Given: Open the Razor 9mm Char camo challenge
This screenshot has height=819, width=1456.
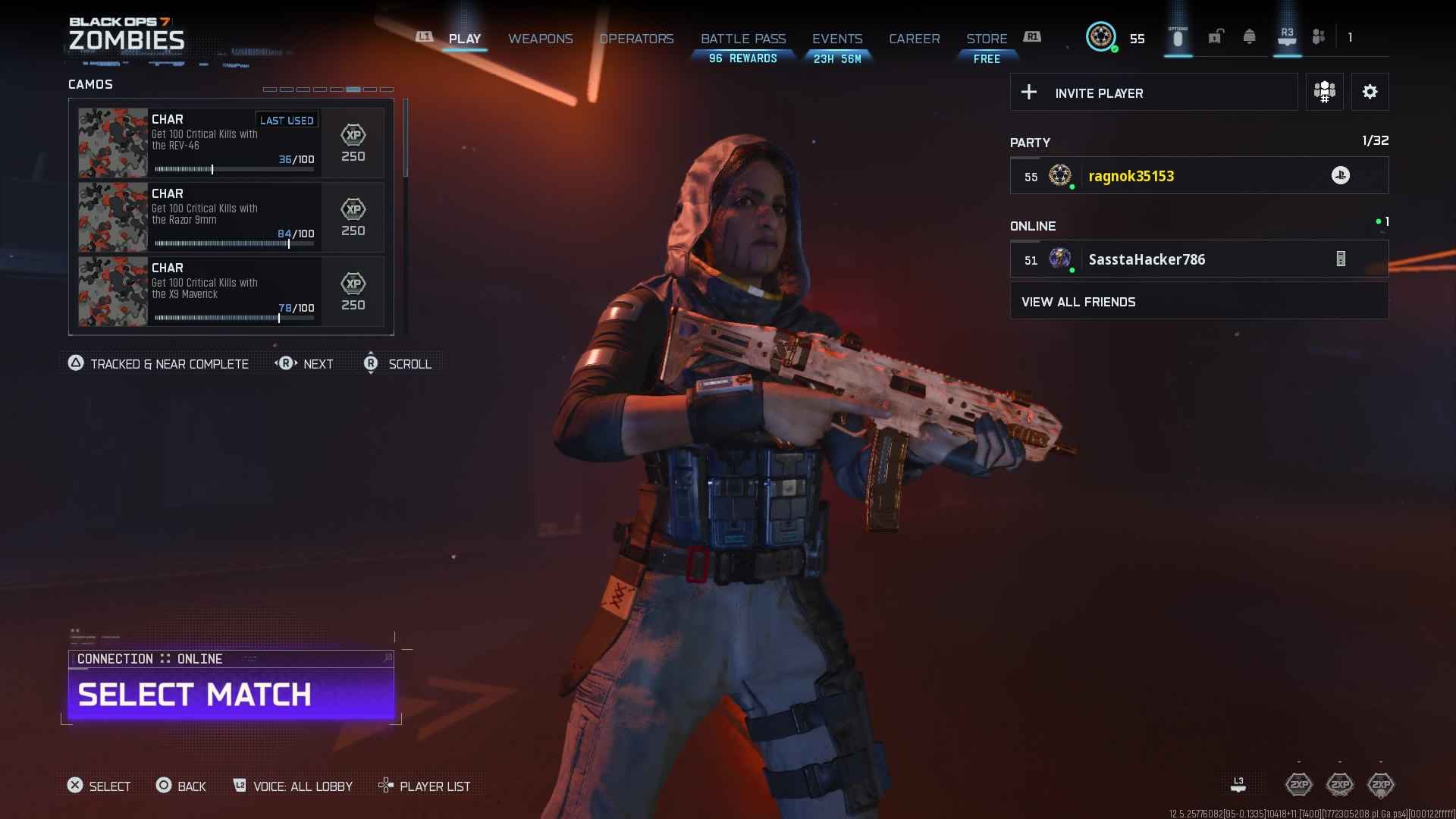Looking at the screenshot, I should [231, 217].
